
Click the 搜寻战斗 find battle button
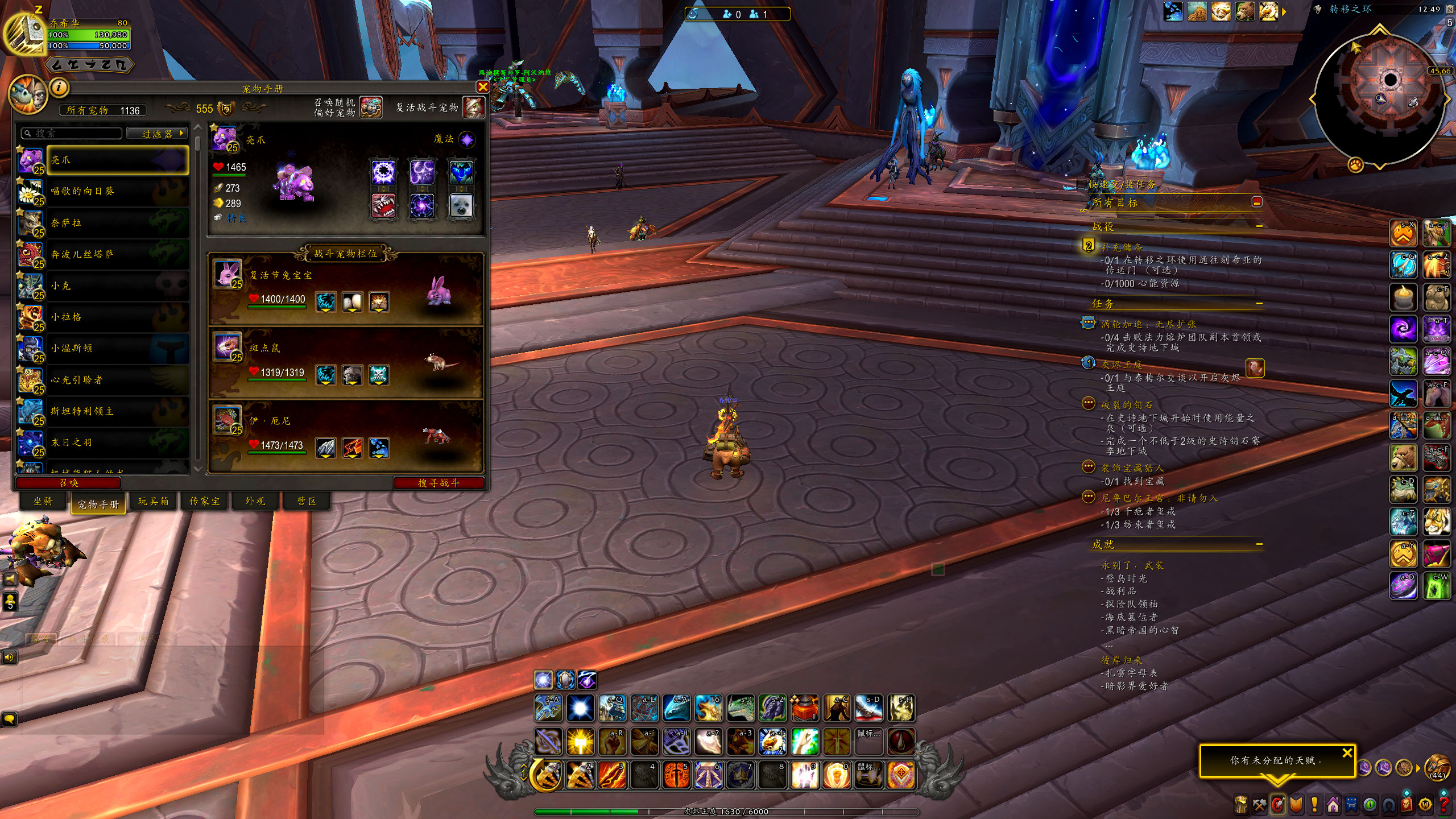click(x=438, y=483)
